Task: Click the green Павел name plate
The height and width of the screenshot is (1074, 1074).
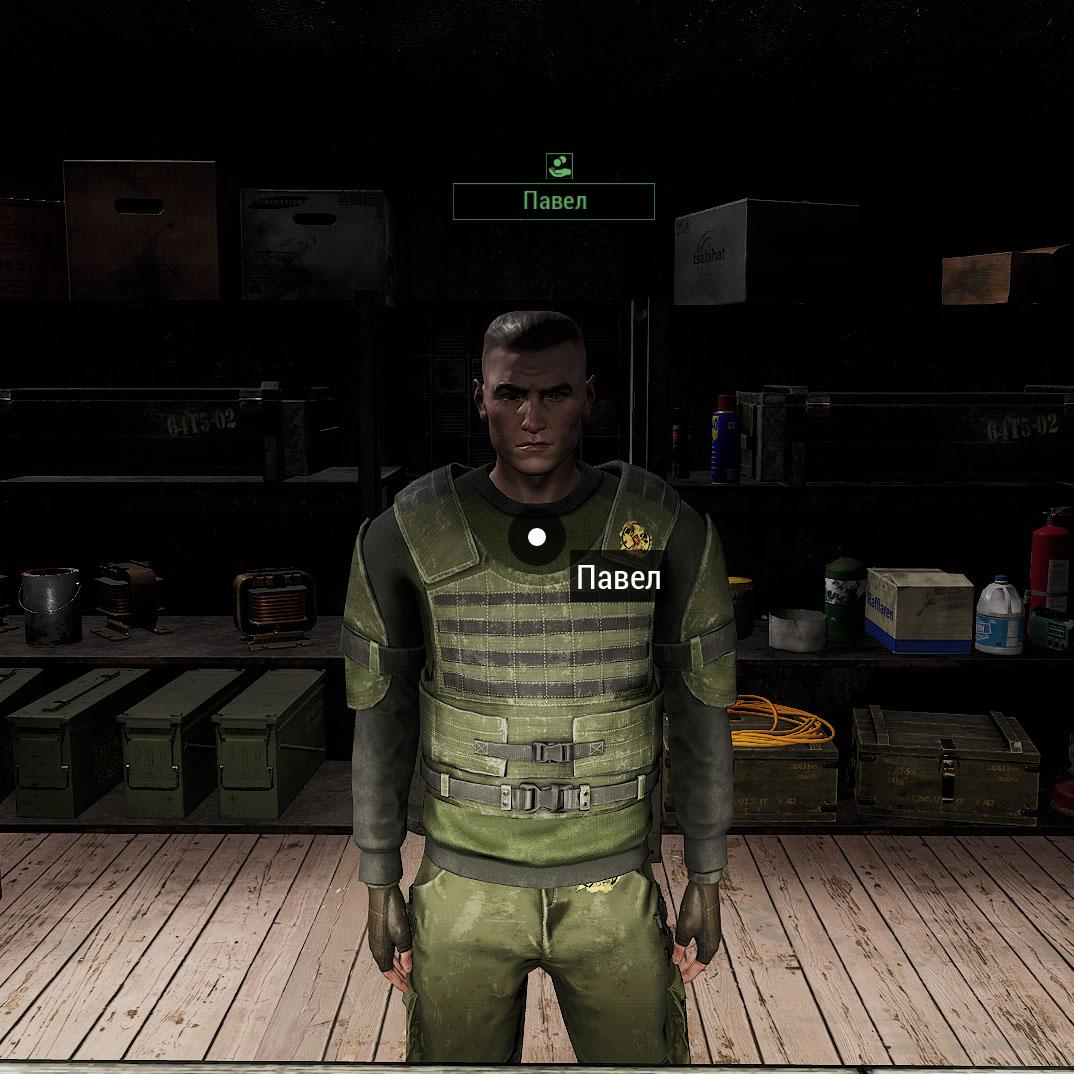Action: pyautogui.click(x=554, y=201)
